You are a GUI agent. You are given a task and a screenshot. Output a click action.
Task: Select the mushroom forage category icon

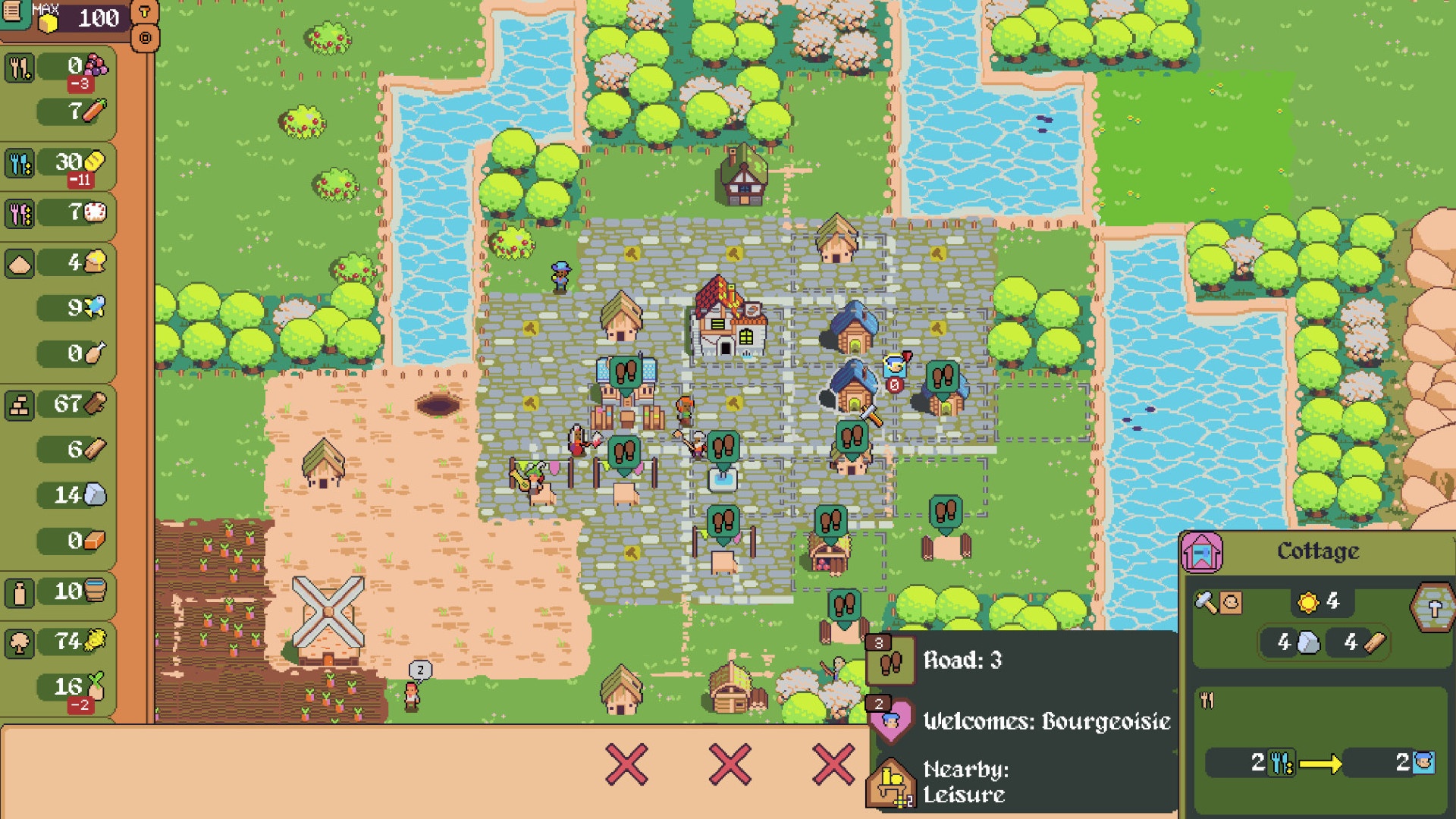pyautogui.click(x=20, y=644)
